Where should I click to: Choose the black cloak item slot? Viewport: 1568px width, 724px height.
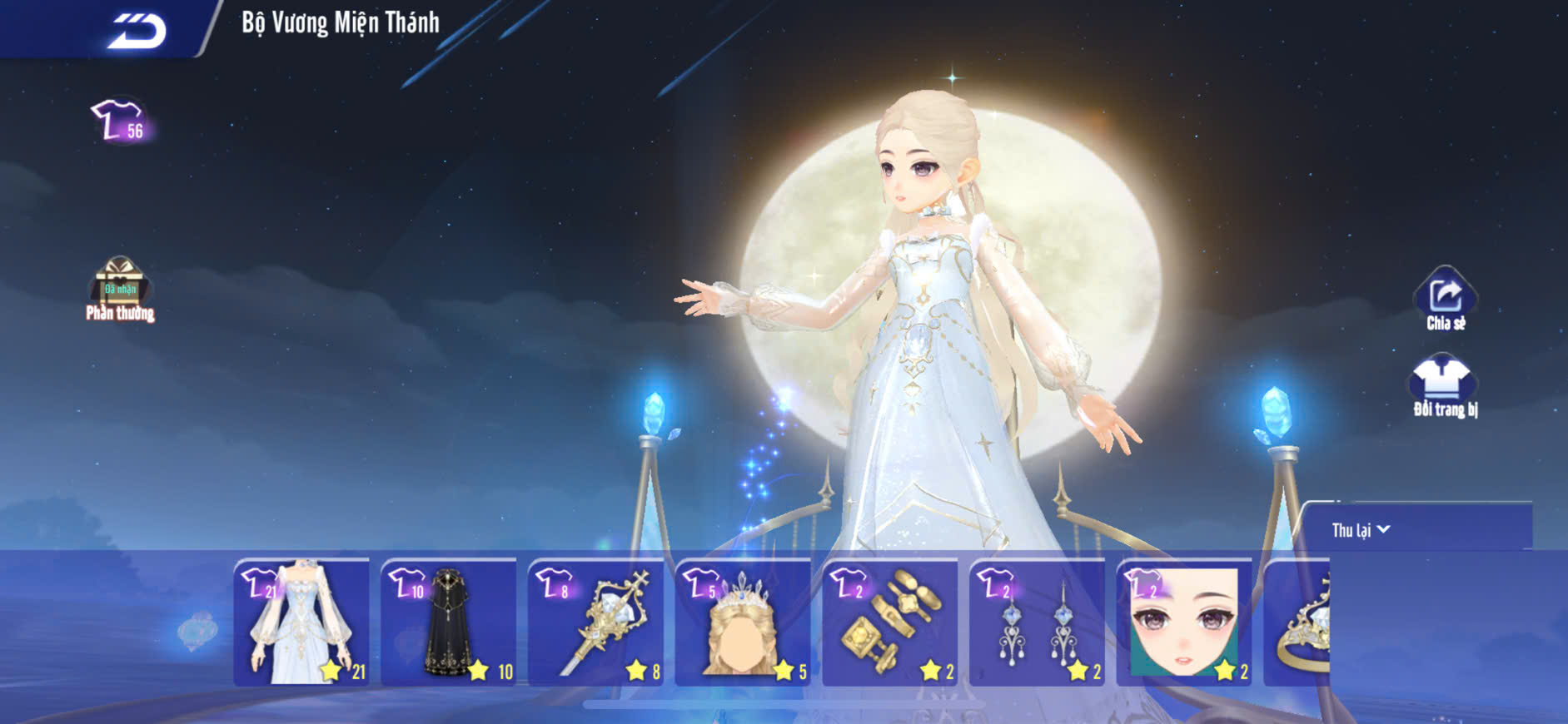click(449, 622)
